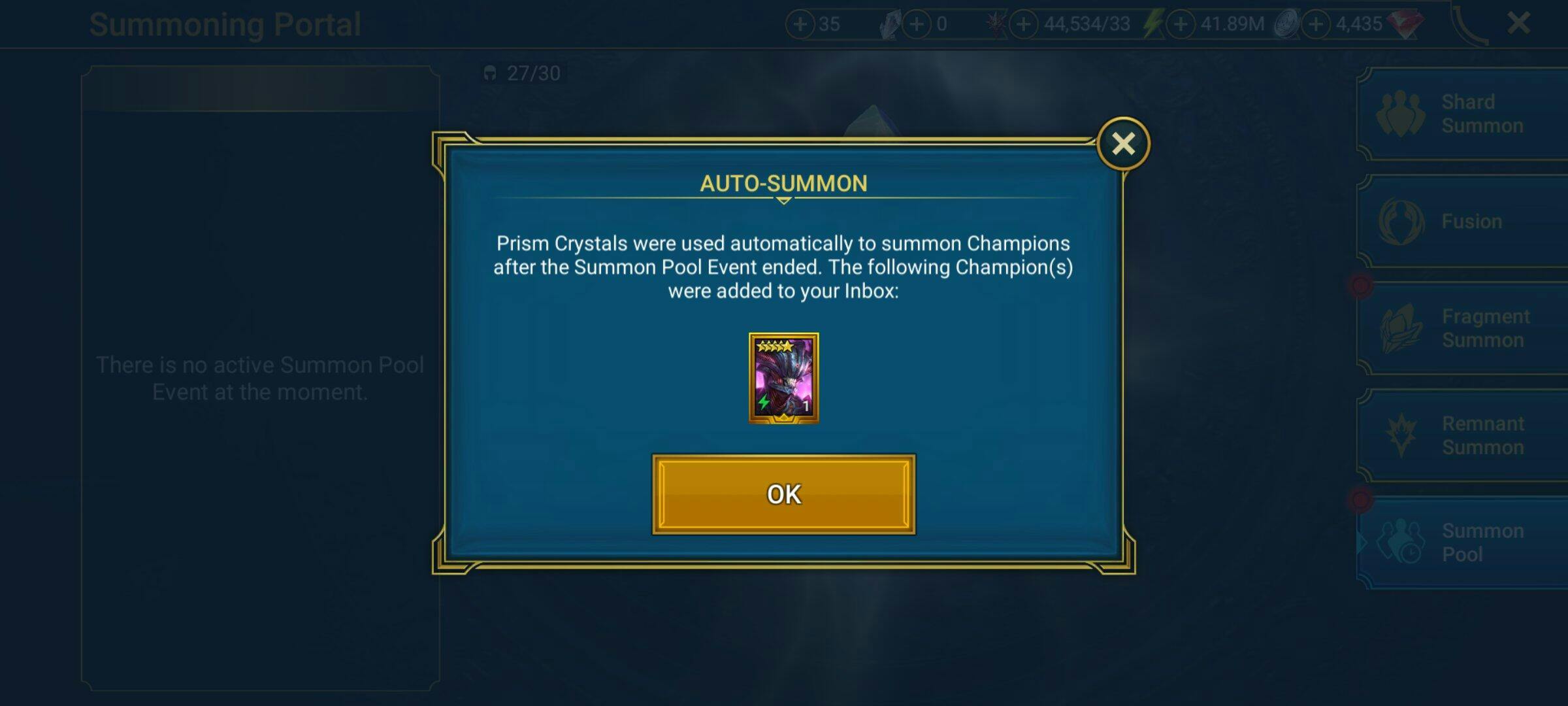Open the Shard Summon tab
Image resolution: width=1568 pixels, height=706 pixels.
[1463, 114]
